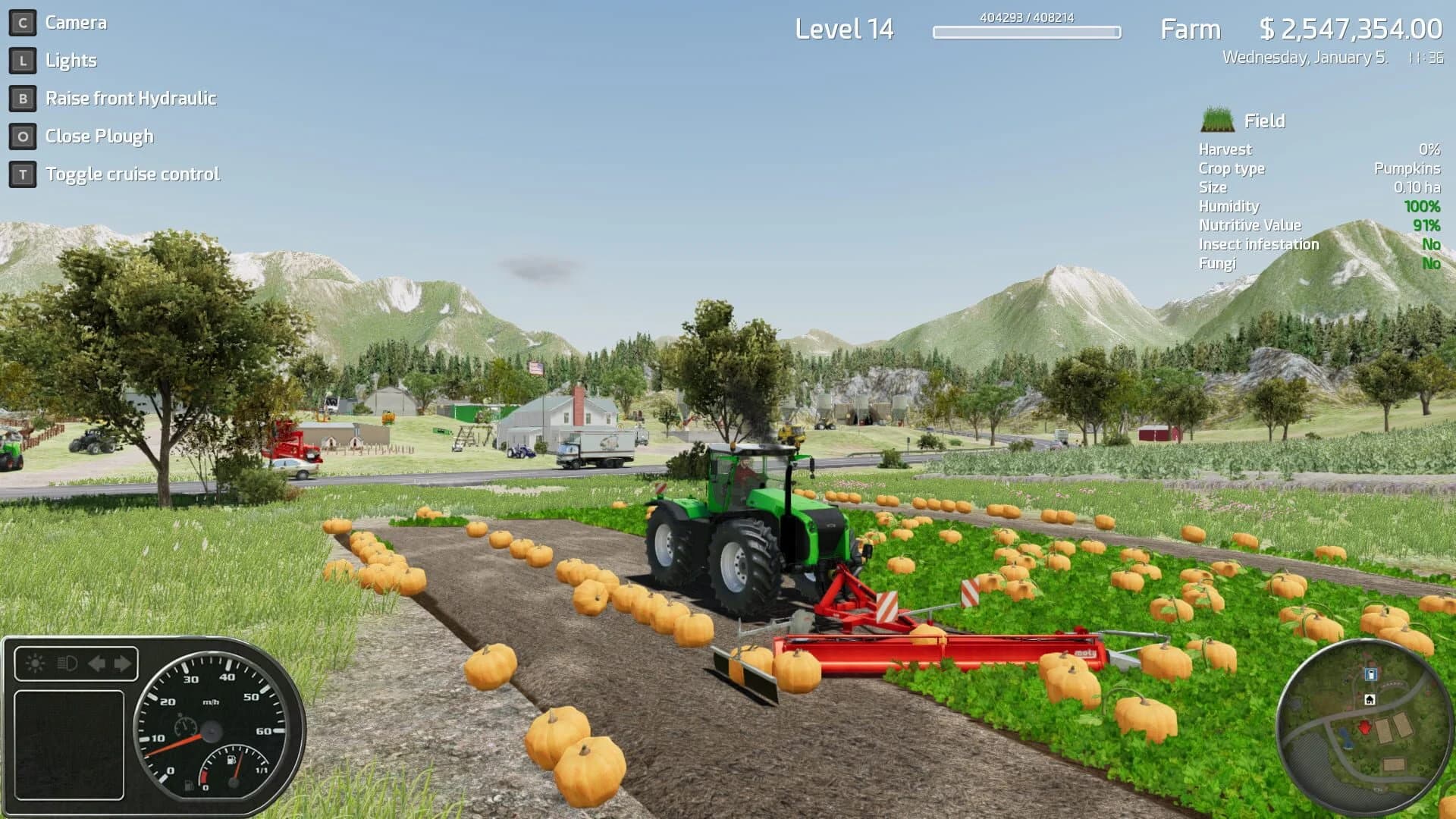Click the headlight beam icon on the dashboard
The width and height of the screenshot is (1456, 819).
(x=67, y=664)
